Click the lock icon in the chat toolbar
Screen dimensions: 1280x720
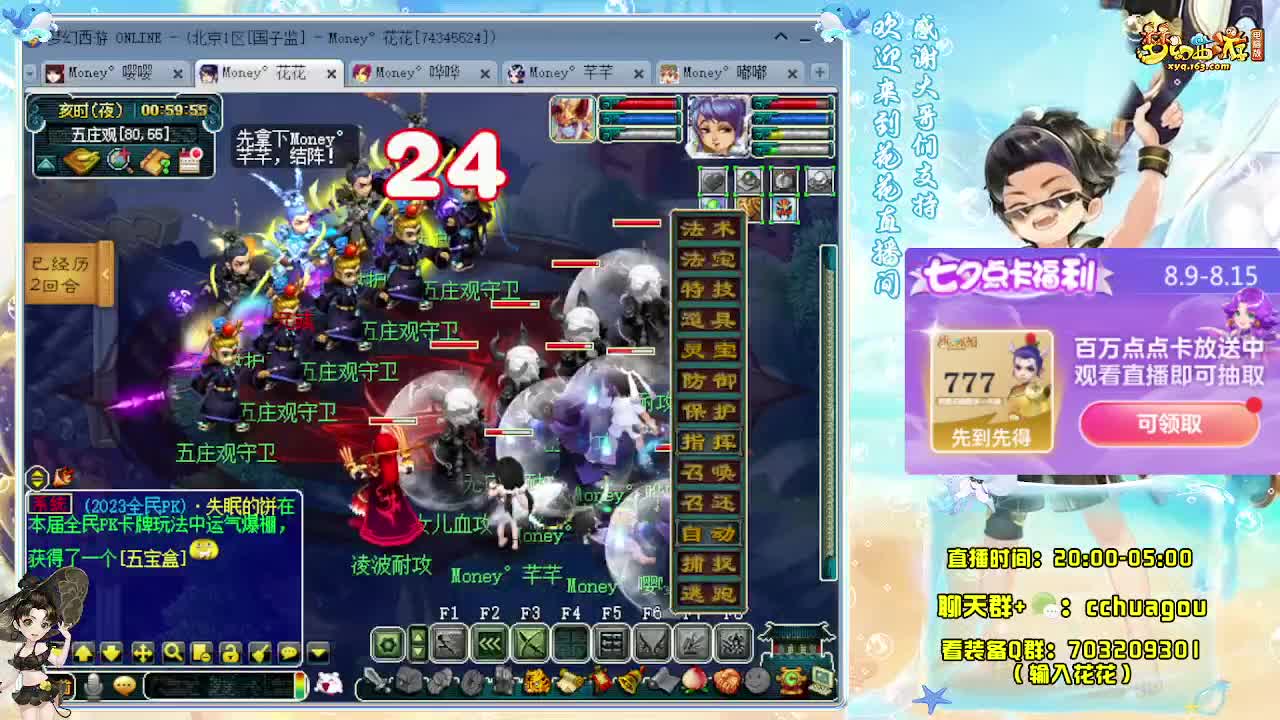pyautogui.click(x=231, y=654)
